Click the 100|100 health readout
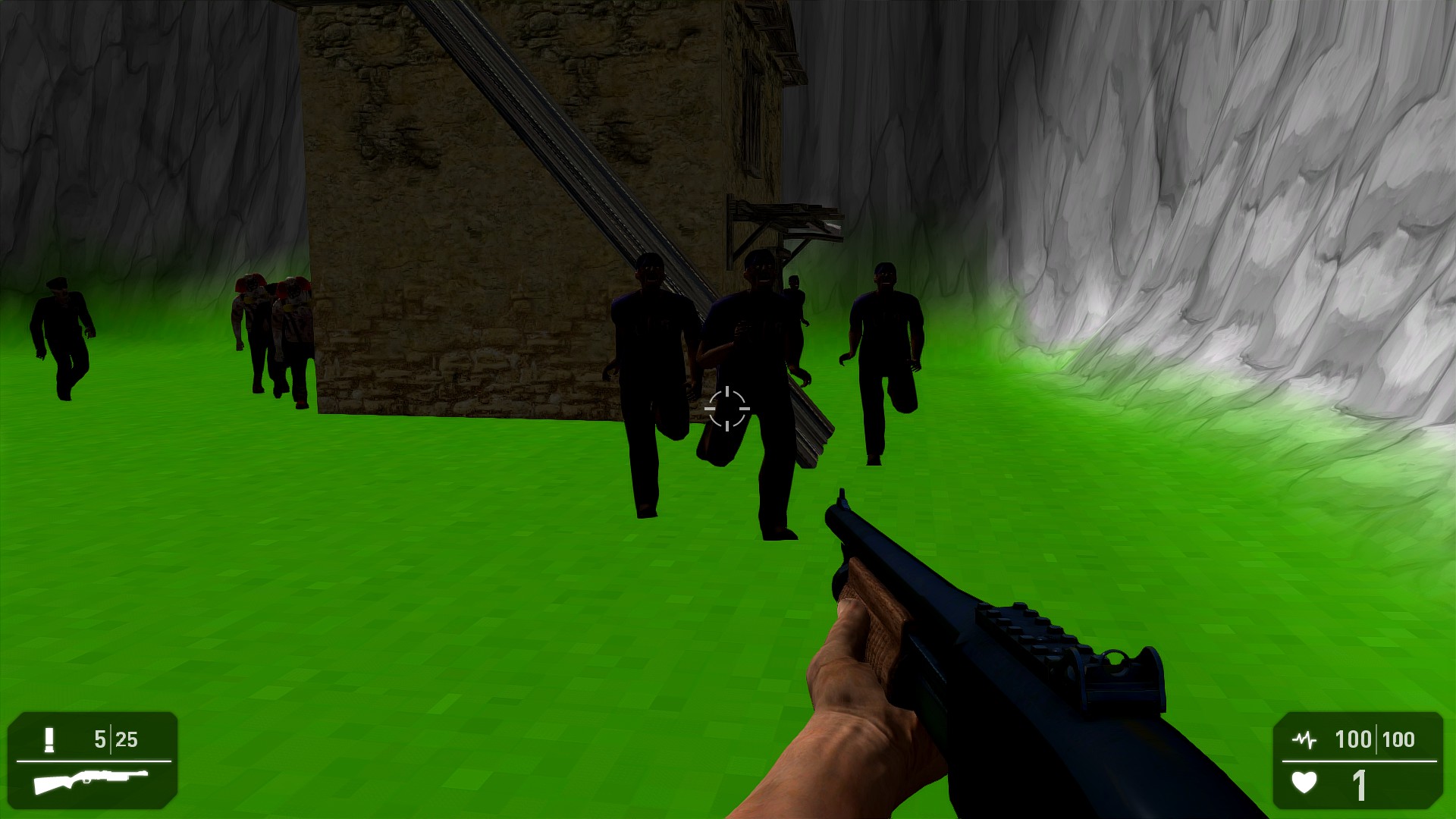1456x819 pixels. point(1376,737)
